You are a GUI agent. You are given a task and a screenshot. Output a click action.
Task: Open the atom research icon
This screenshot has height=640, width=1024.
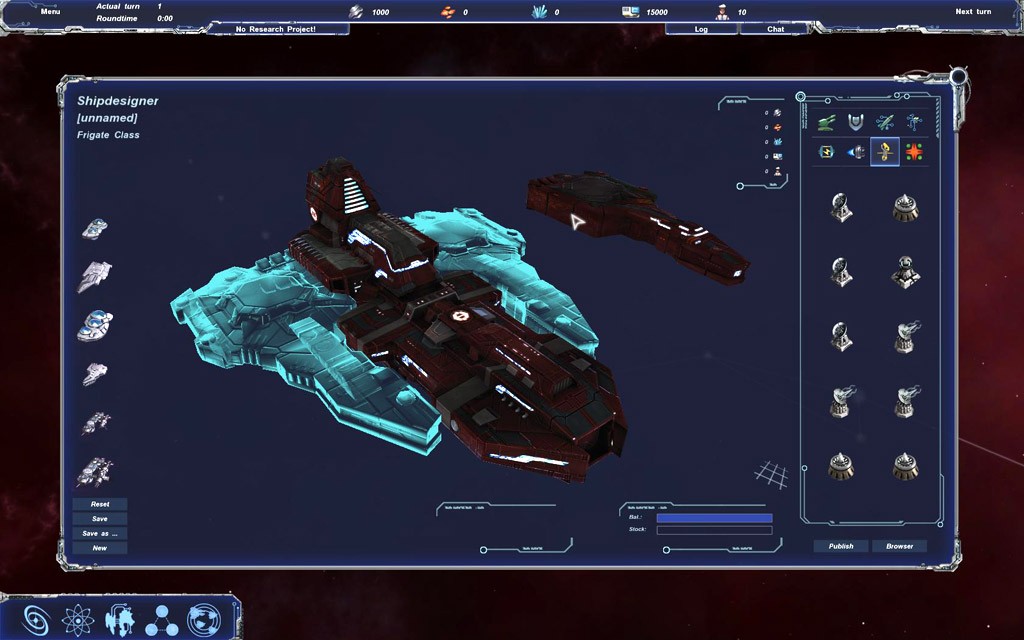coord(77,619)
